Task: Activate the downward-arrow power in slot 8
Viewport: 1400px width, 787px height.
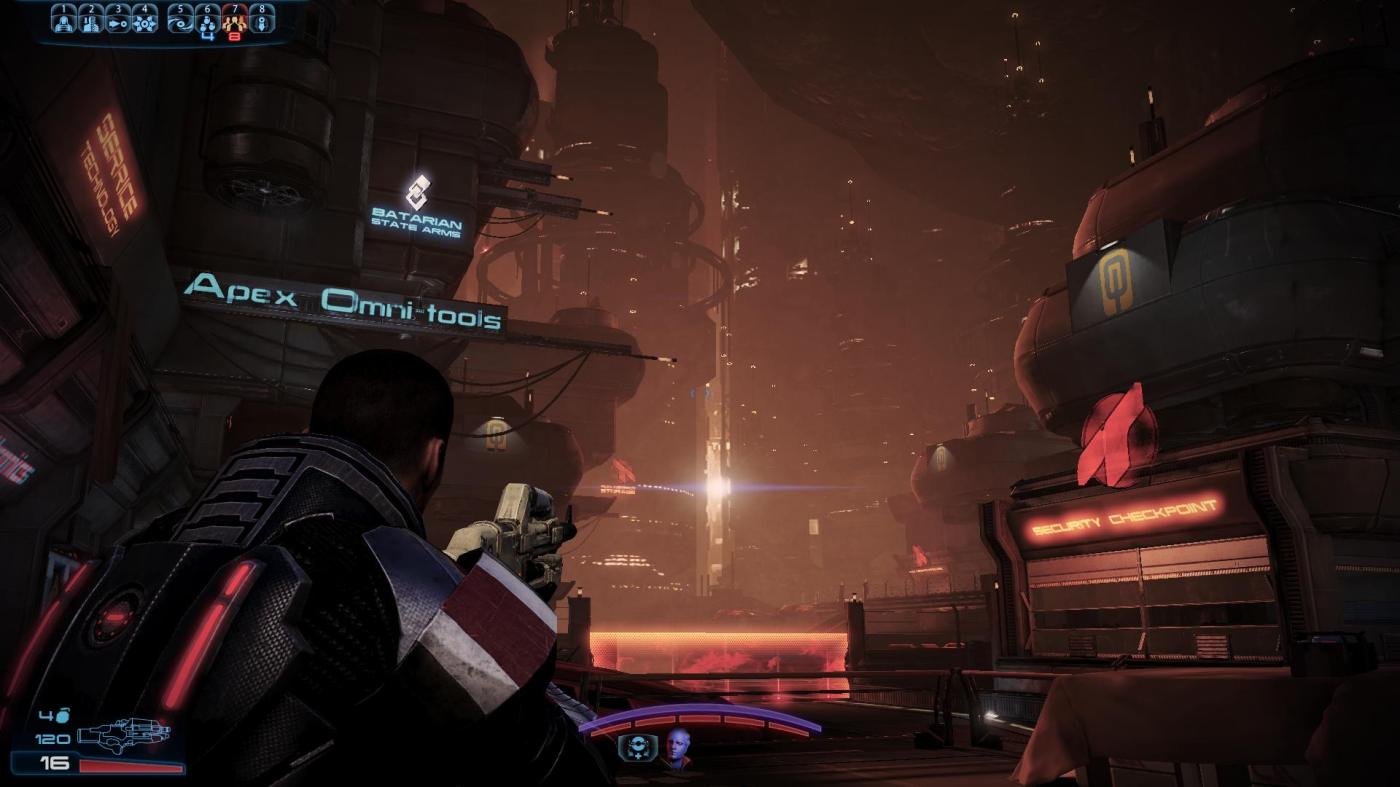Action: (262, 21)
